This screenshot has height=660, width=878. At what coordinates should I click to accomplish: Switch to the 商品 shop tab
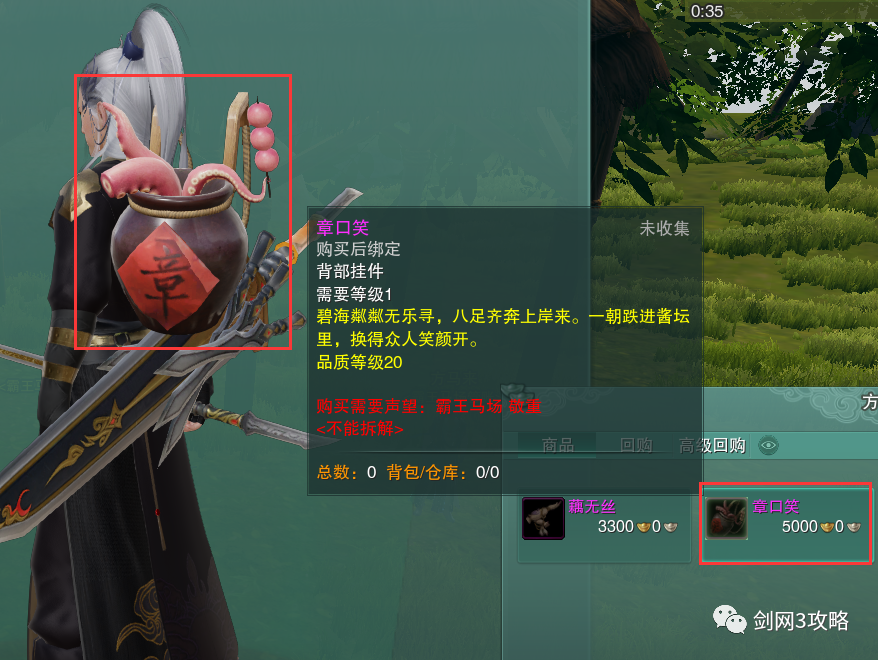click(x=557, y=445)
